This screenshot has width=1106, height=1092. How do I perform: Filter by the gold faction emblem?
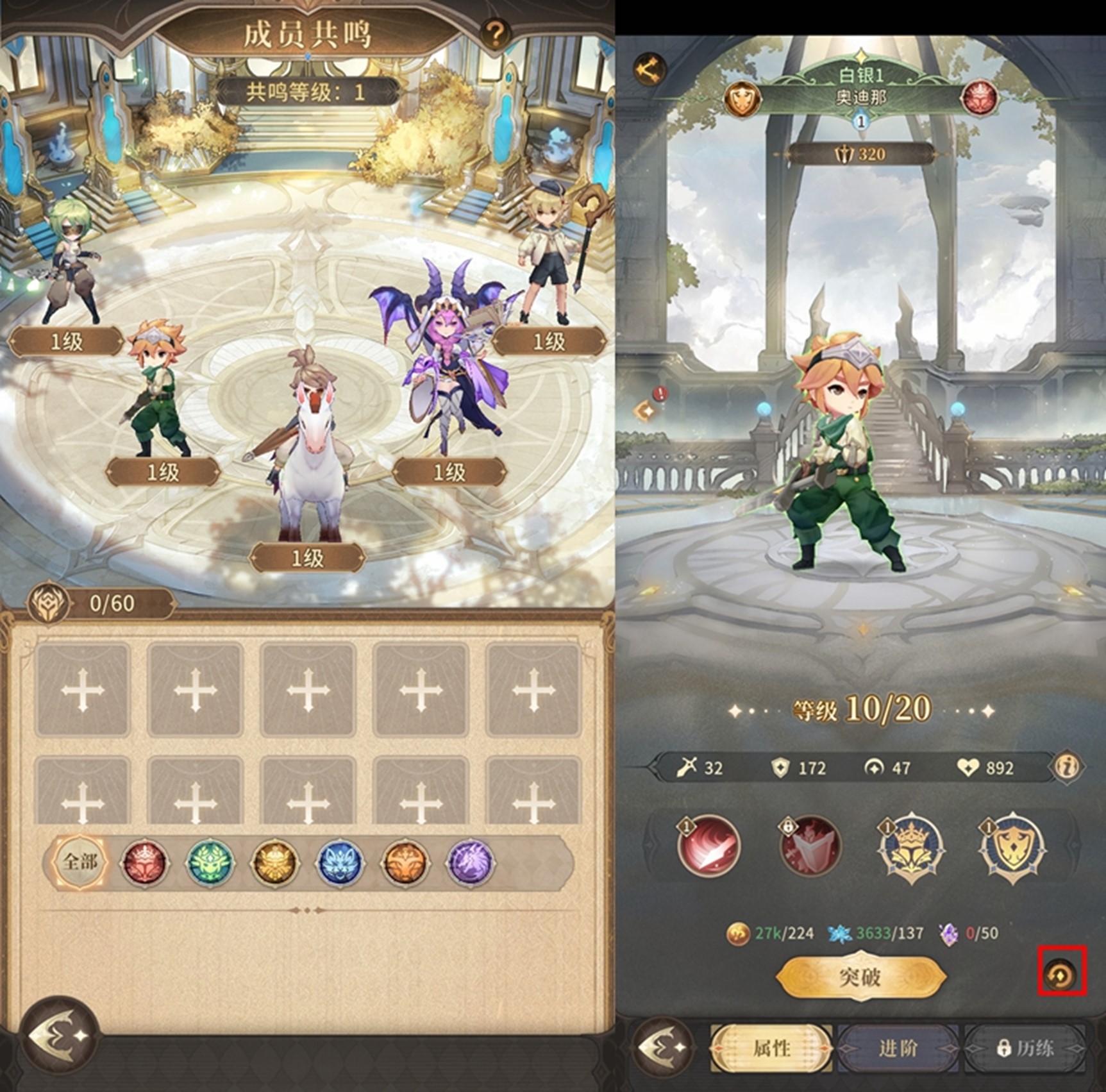(275, 862)
